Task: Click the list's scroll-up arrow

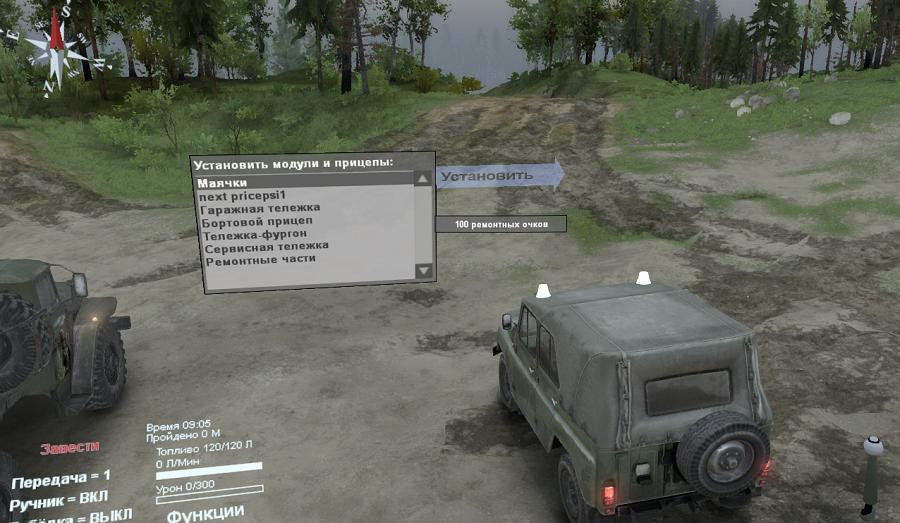Action: click(x=423, y=179)
